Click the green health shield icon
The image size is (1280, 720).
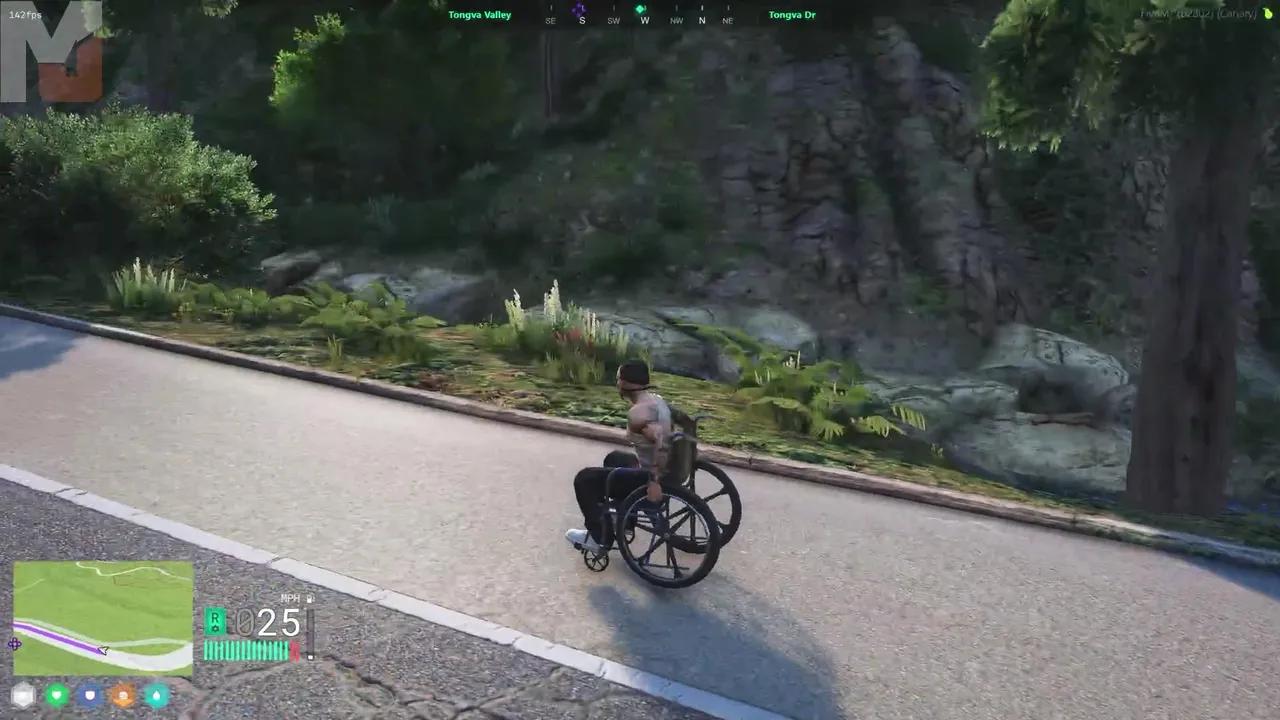pyautogui.click(x=57, y=695)
